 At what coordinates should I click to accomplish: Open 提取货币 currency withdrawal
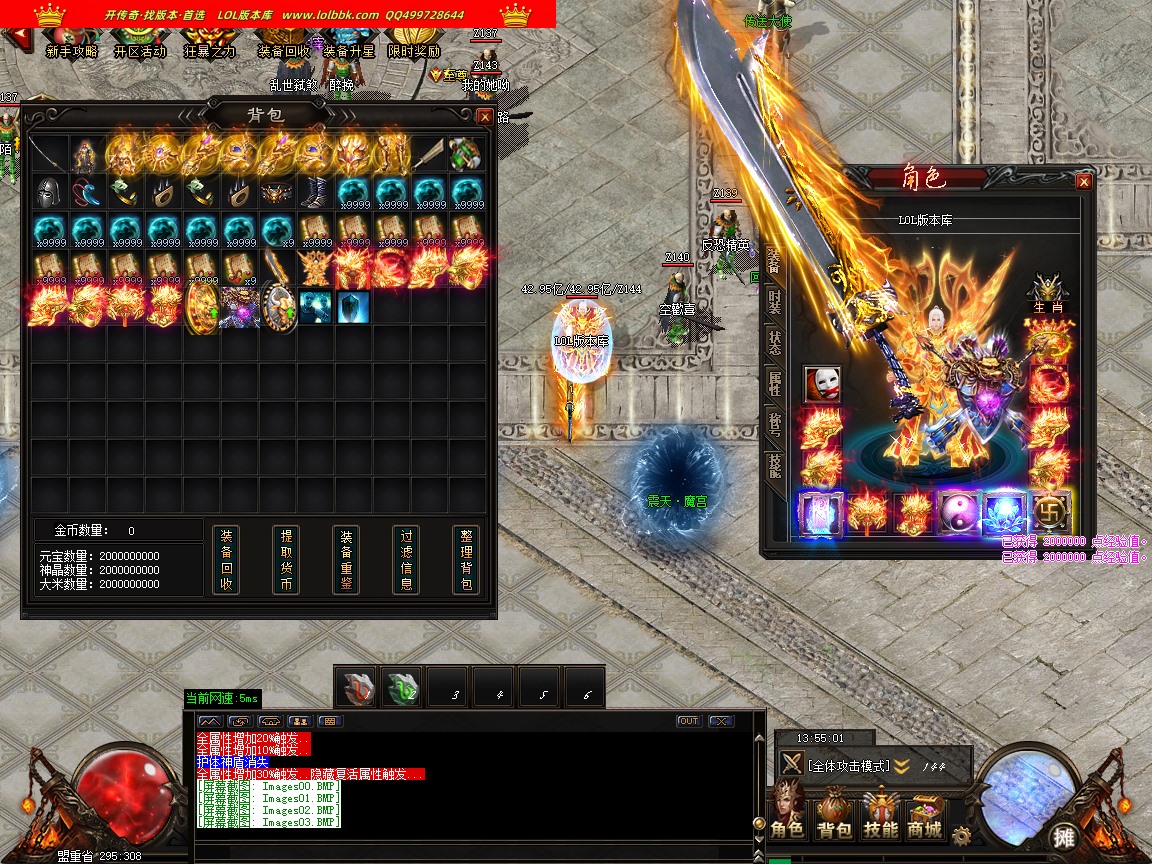[x=286, y=560]
